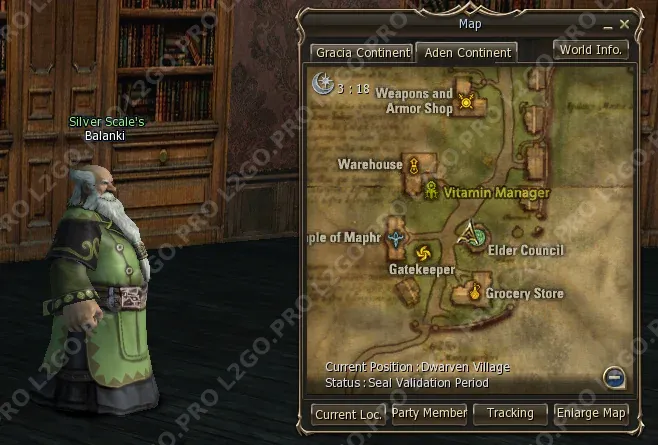This screenshot has width=658, height=445.
Task: Show current location on the map
Action: (x=348, y=413)
